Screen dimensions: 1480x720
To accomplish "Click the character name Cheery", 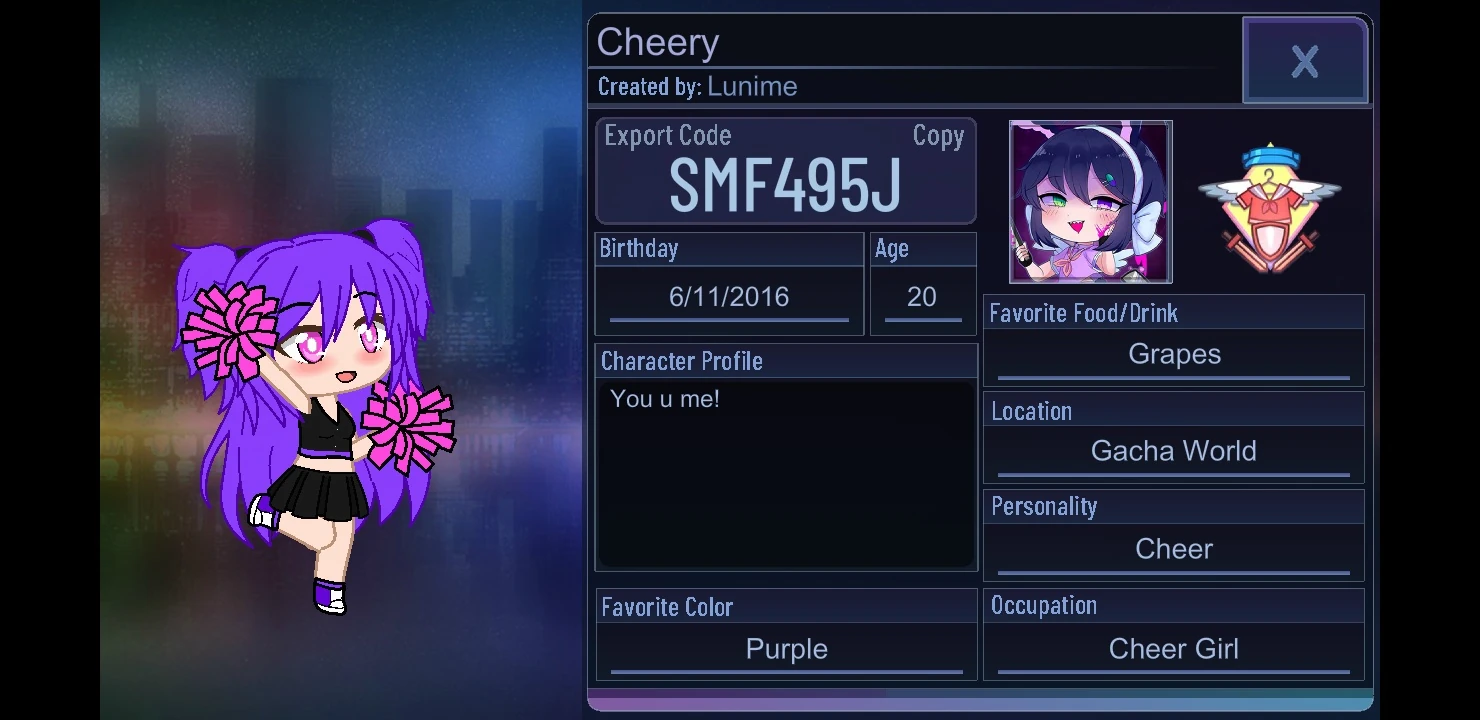I will [658, 42].
